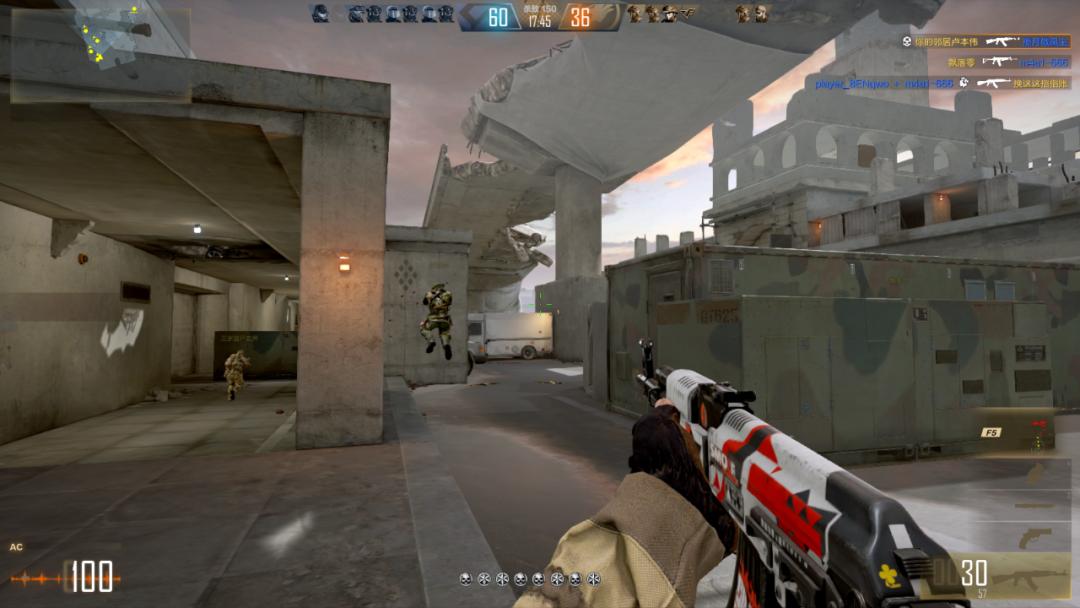1080x608 pixels.
Task: Click the row of skull kill-streak icons
Action: pos(530,579)
